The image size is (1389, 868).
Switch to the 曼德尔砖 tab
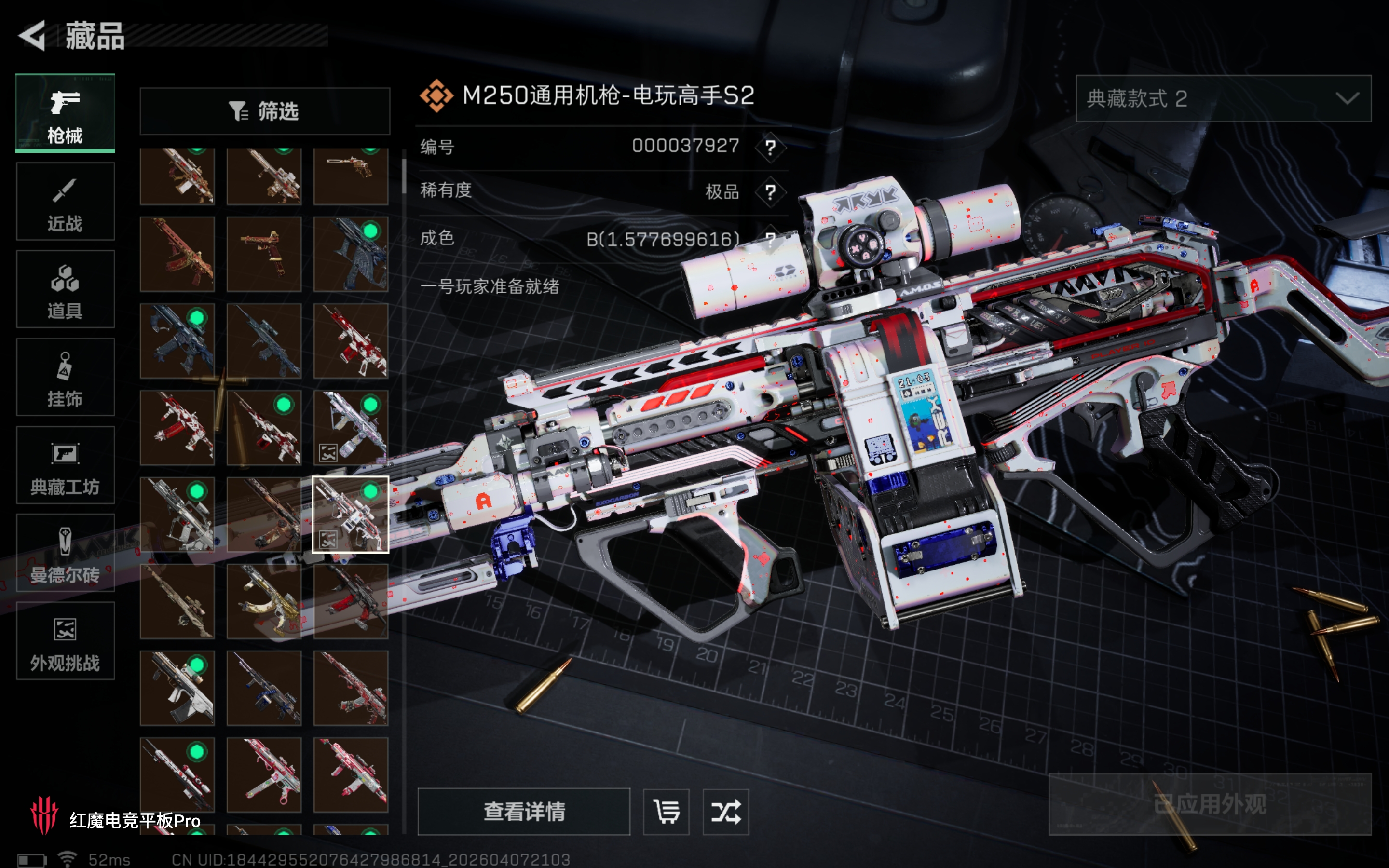pyautogui.click(x=65, y=553)
